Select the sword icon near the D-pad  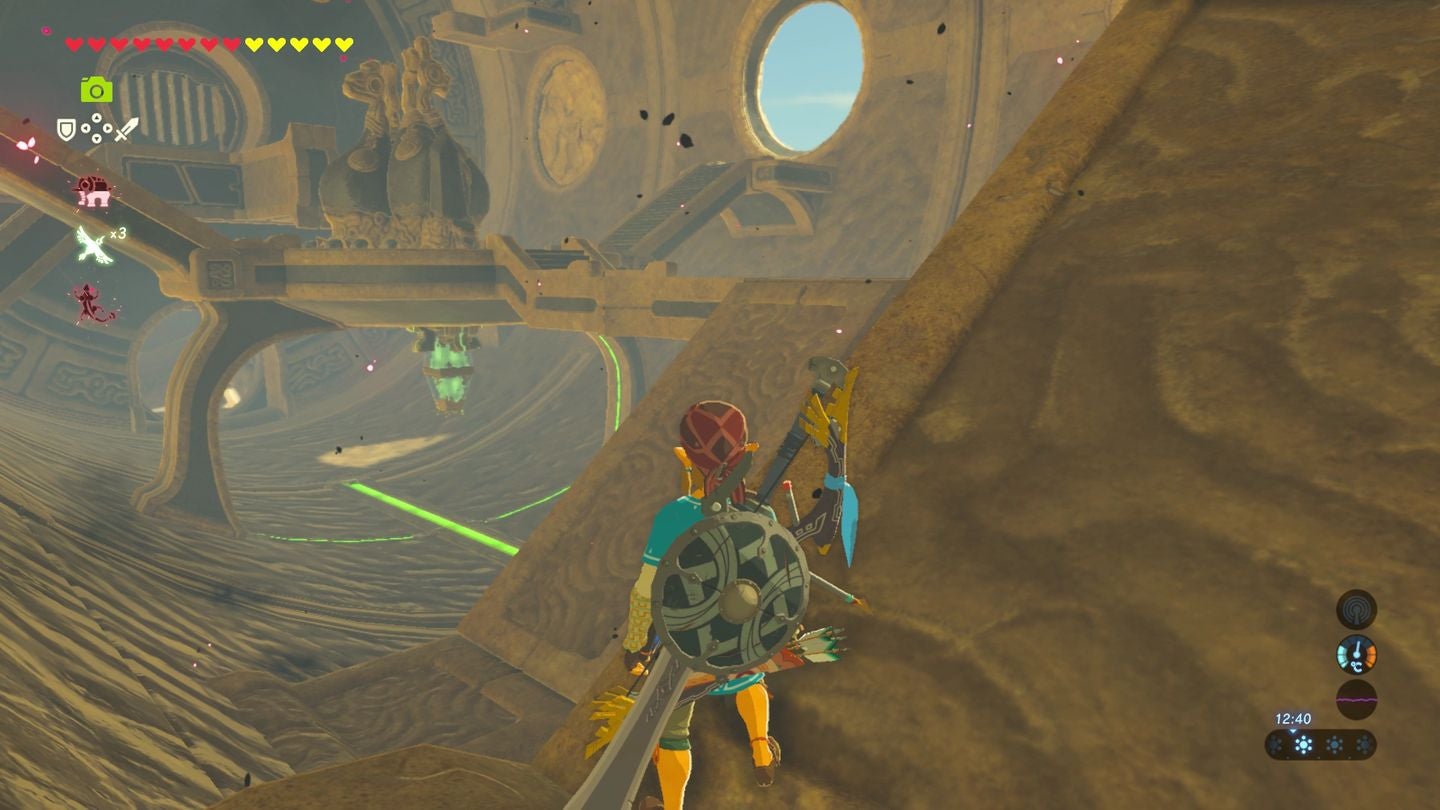pos(126,129)
